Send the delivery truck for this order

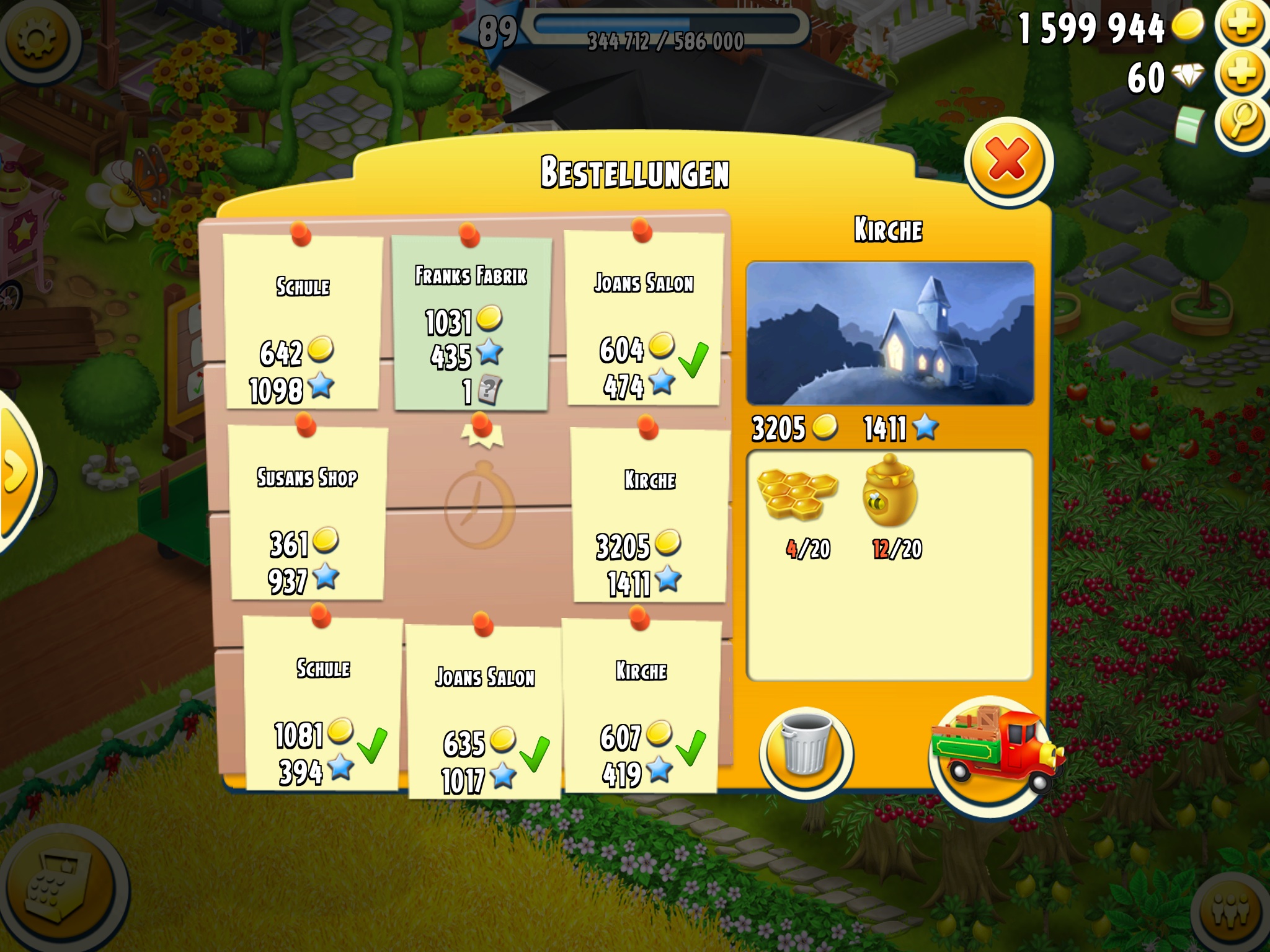tap(991, 751)
